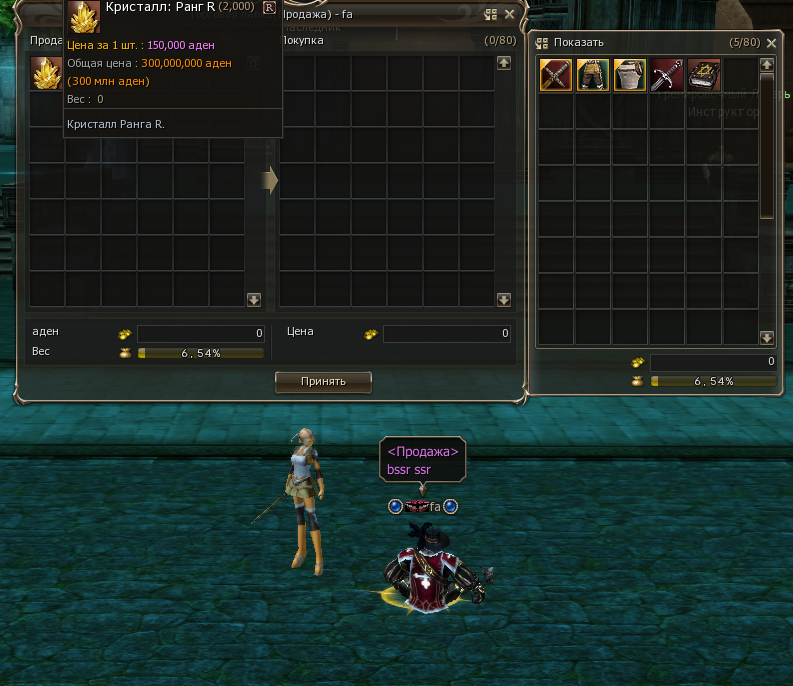
Task: Click the scroll-down arrow of the purchase list
Action: [504, 299]
